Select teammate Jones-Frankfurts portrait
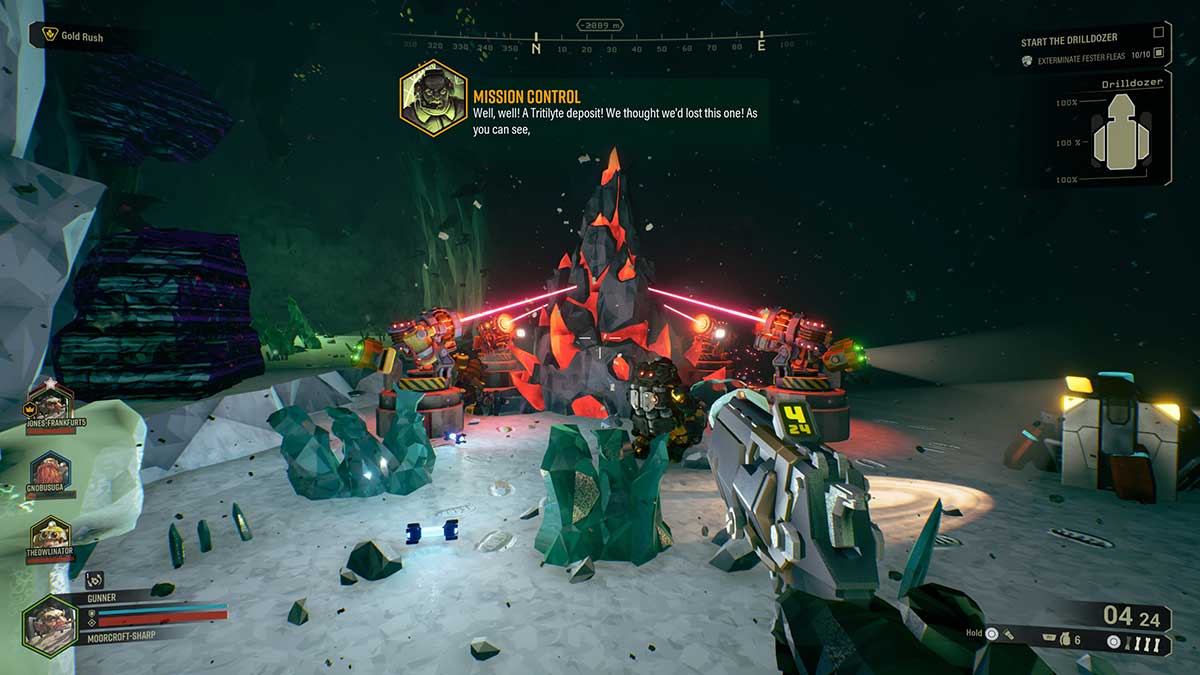This screenshot has width=1200, height=675. pyautogui.click(x=49, y=400)
